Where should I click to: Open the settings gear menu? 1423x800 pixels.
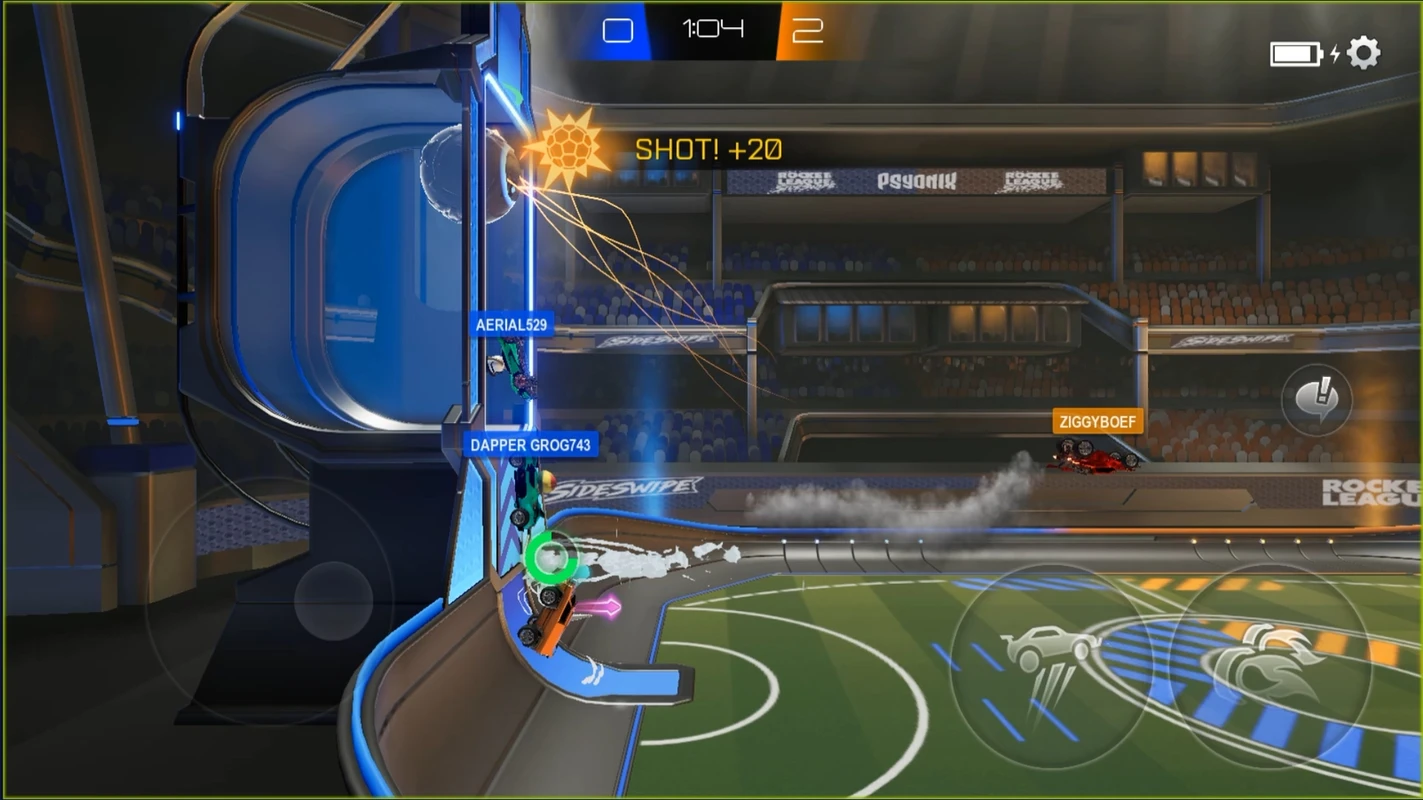click(x=1364, y=53)
